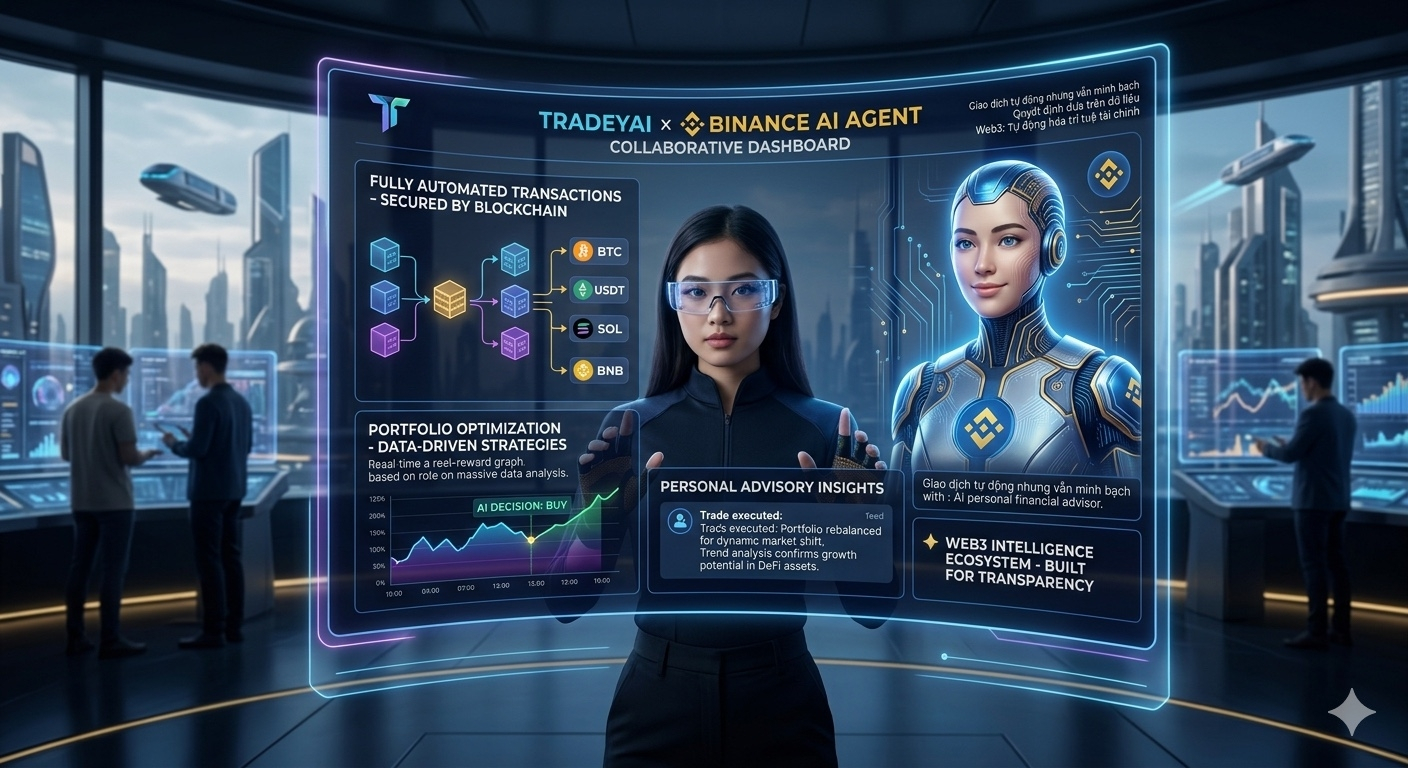Open the Web3 Intelligence Ecosystem panel
The height and width of the screenshot is (768, 1408).
(1026, 566)
